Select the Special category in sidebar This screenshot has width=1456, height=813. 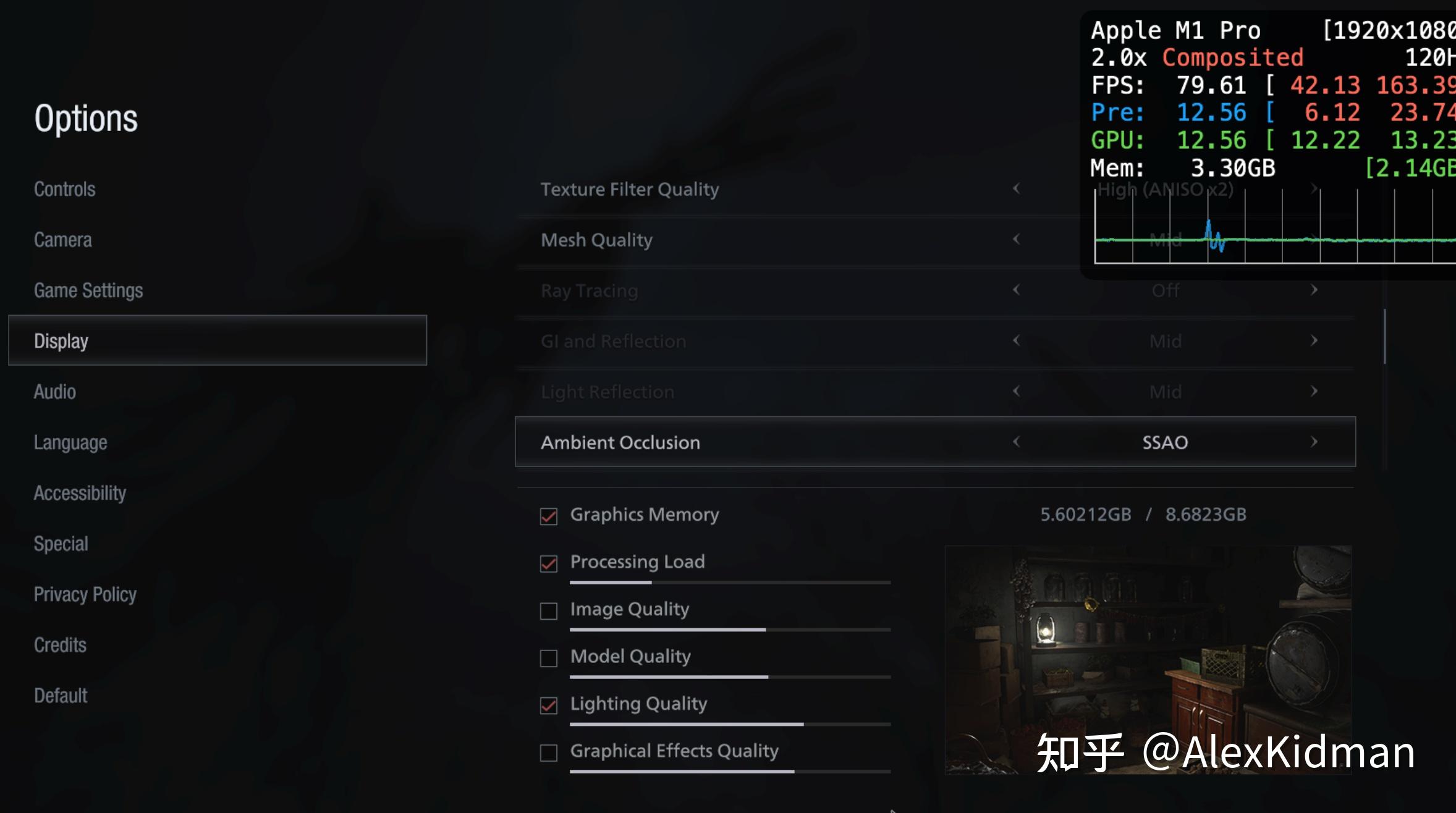pos(61,543)
